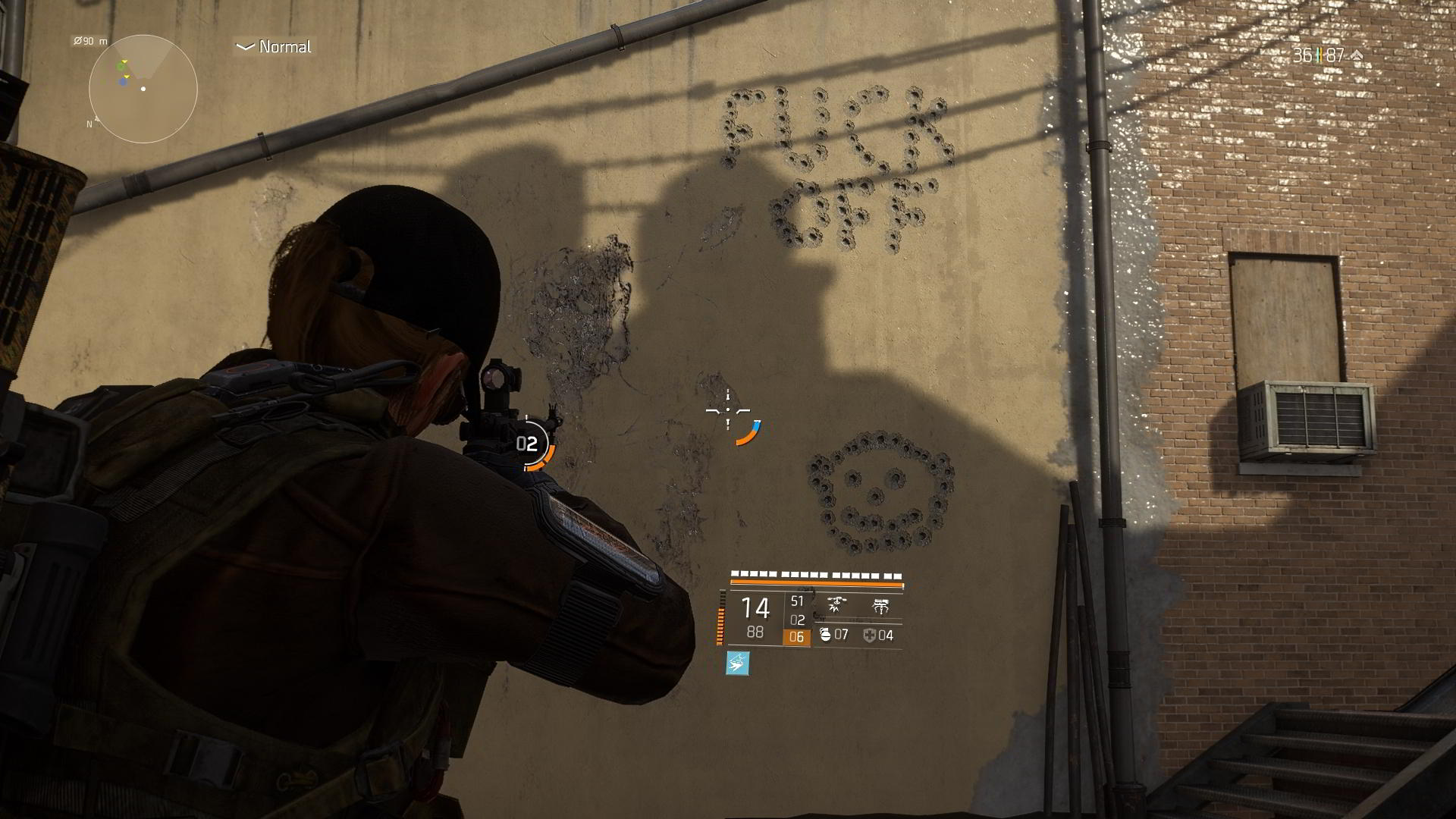Click the orange XP progress bar
Screen dimensions: 1456x819
point(817,584)
